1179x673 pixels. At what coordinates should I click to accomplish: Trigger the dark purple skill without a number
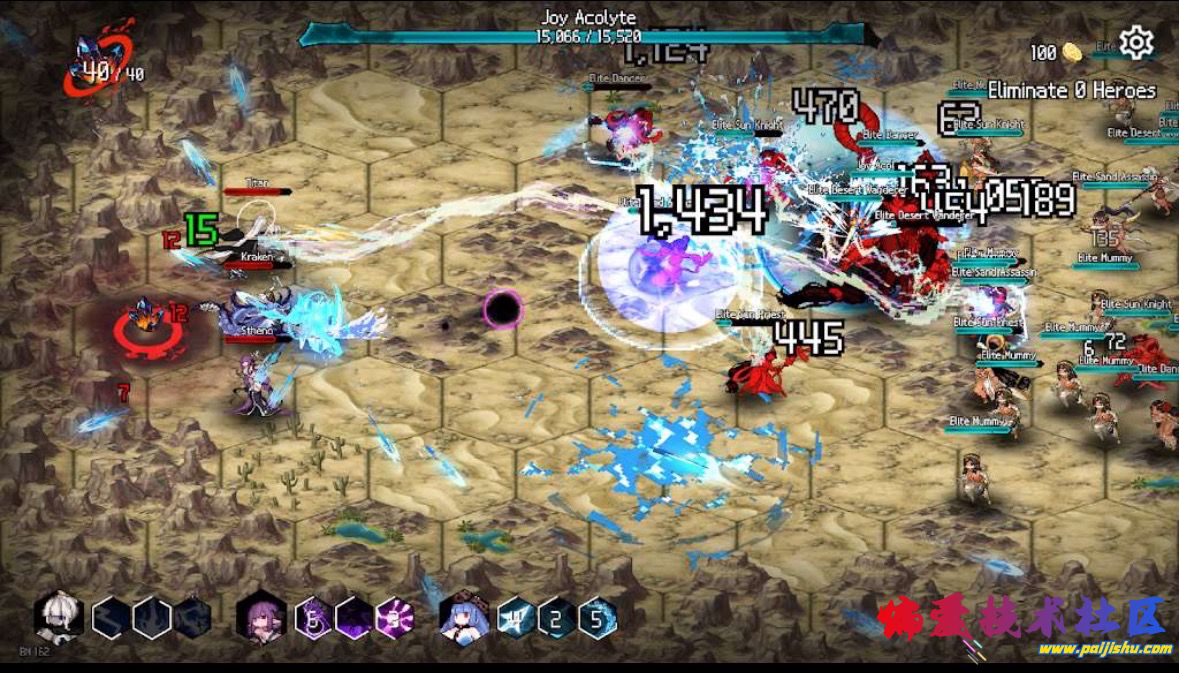pyautogui.click(x=353, y=618)
